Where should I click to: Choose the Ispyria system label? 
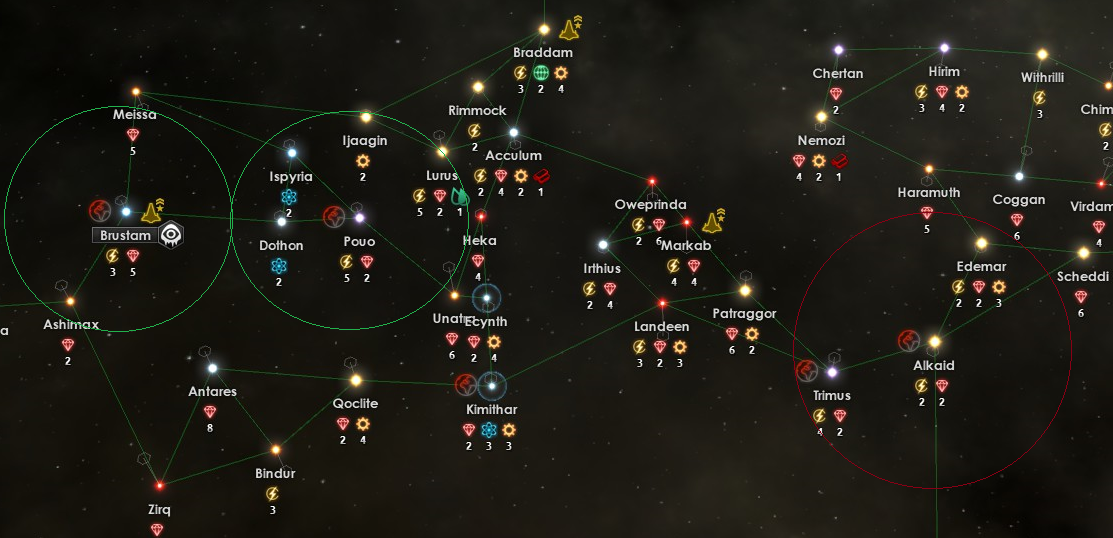291,176
